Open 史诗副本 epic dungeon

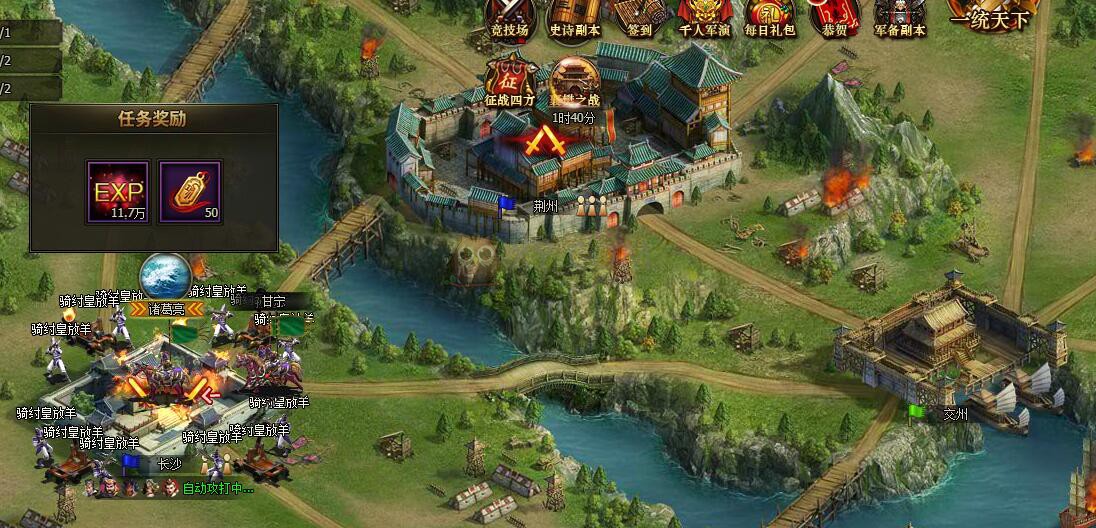coord(575,17)
